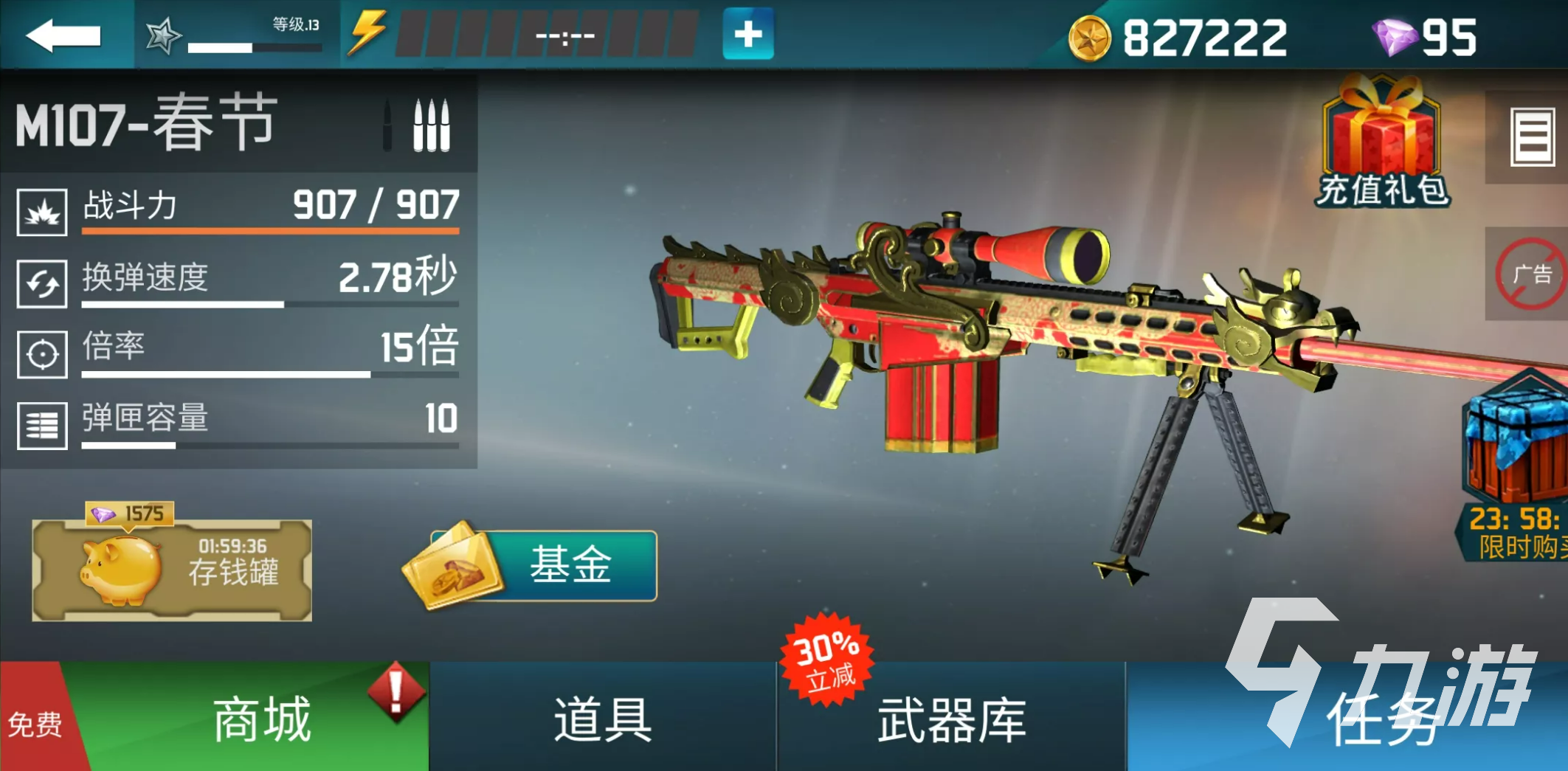Click the energy progress bar at top

[x=546, y=33]
